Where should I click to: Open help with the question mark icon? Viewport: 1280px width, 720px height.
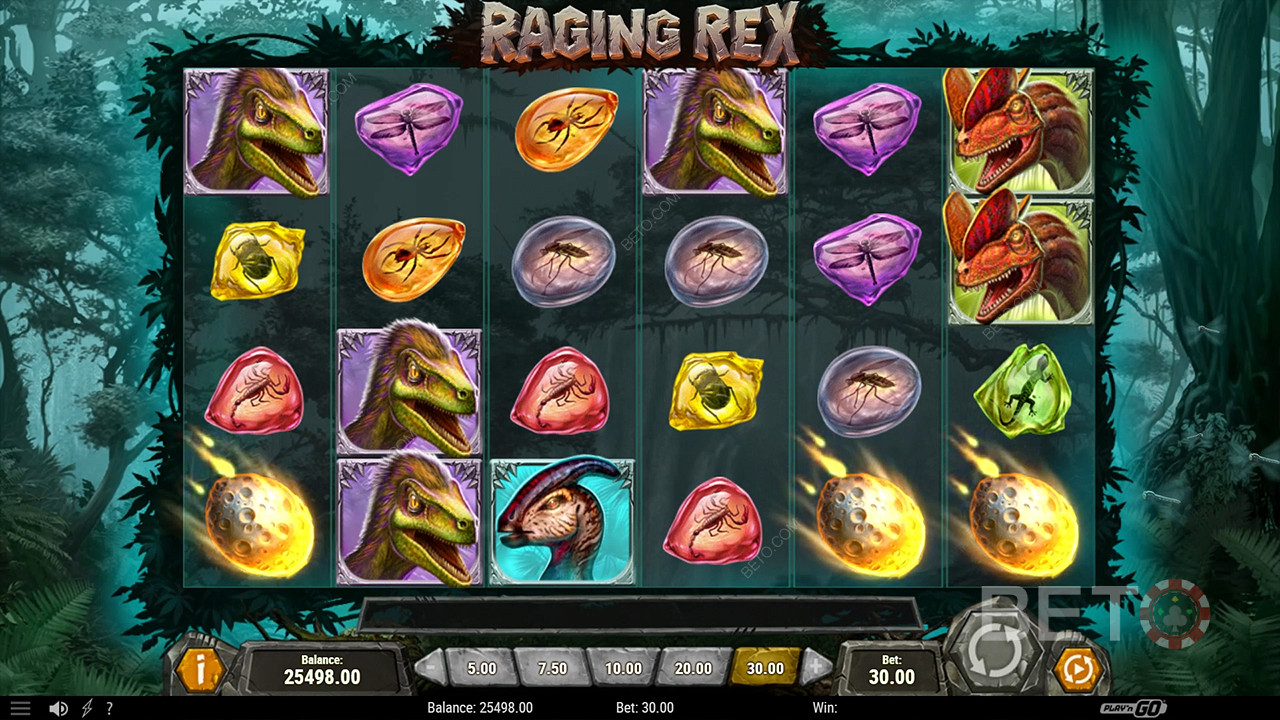coord(109,708)
